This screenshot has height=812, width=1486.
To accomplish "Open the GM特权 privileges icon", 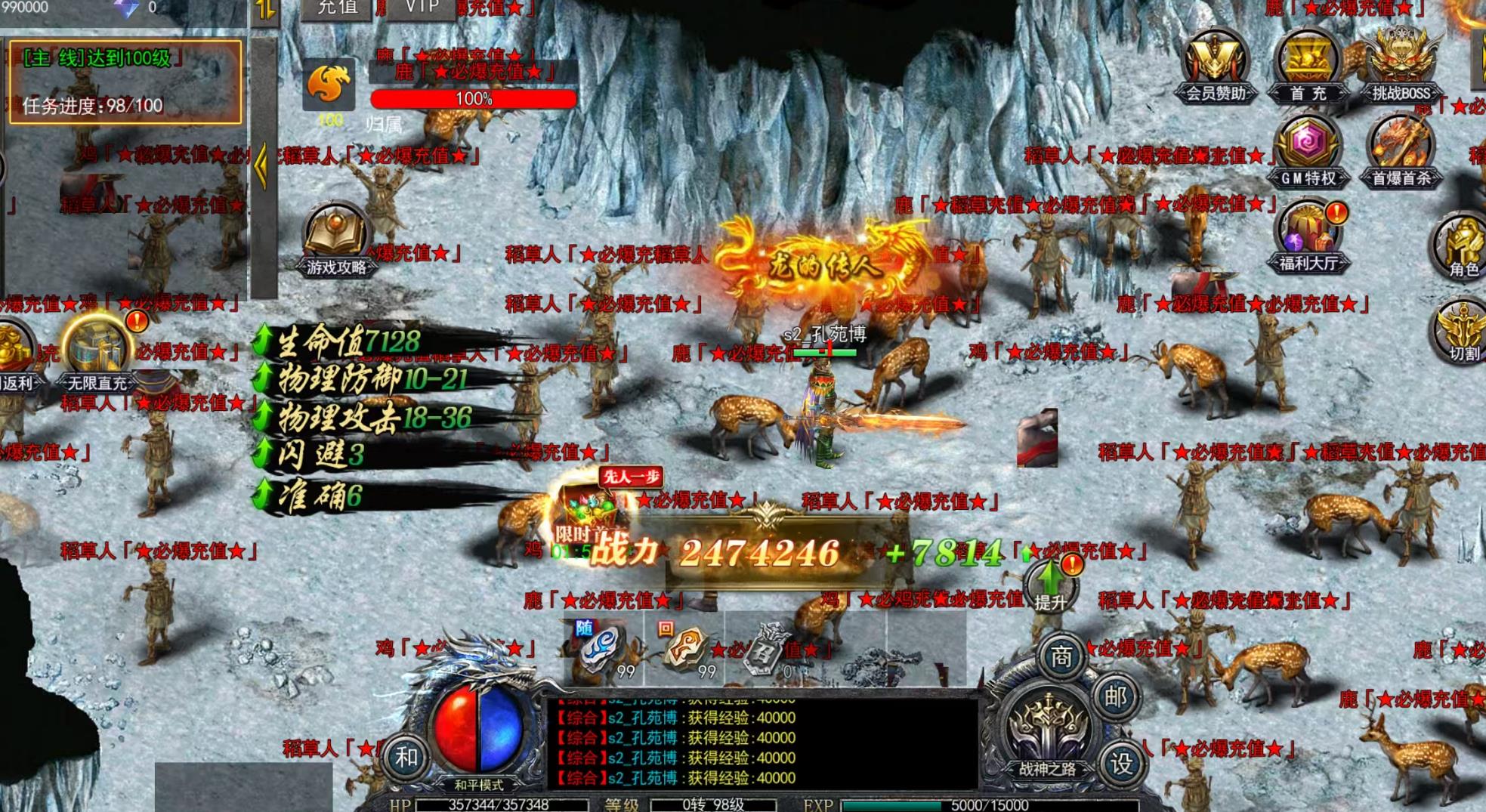I will click(1308, 151).
